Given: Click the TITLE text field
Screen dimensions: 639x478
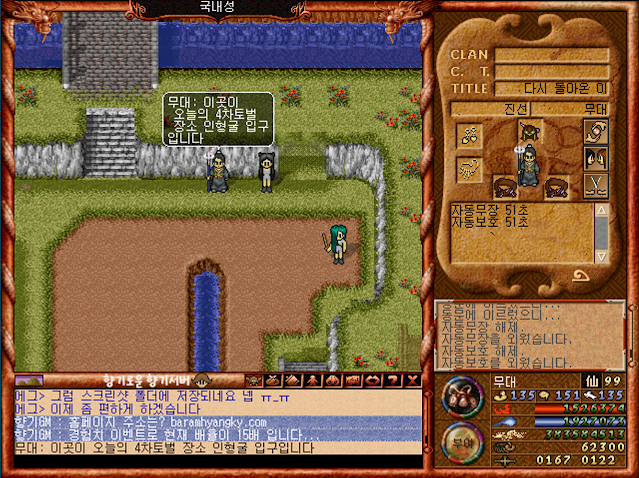Looking at the screenshot, I should [x=552, y=88].
